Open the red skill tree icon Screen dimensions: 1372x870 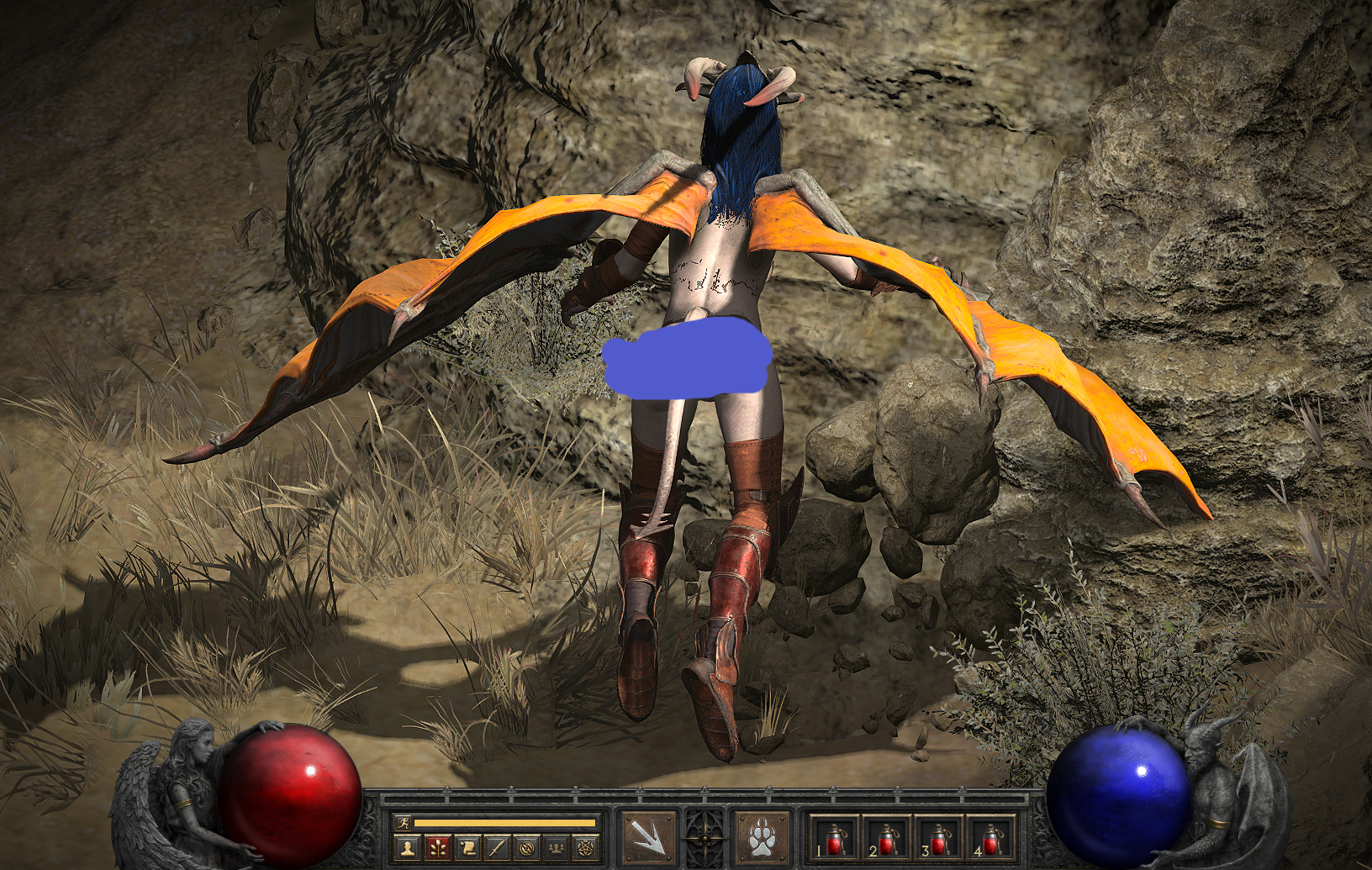(x=438, y=847)
